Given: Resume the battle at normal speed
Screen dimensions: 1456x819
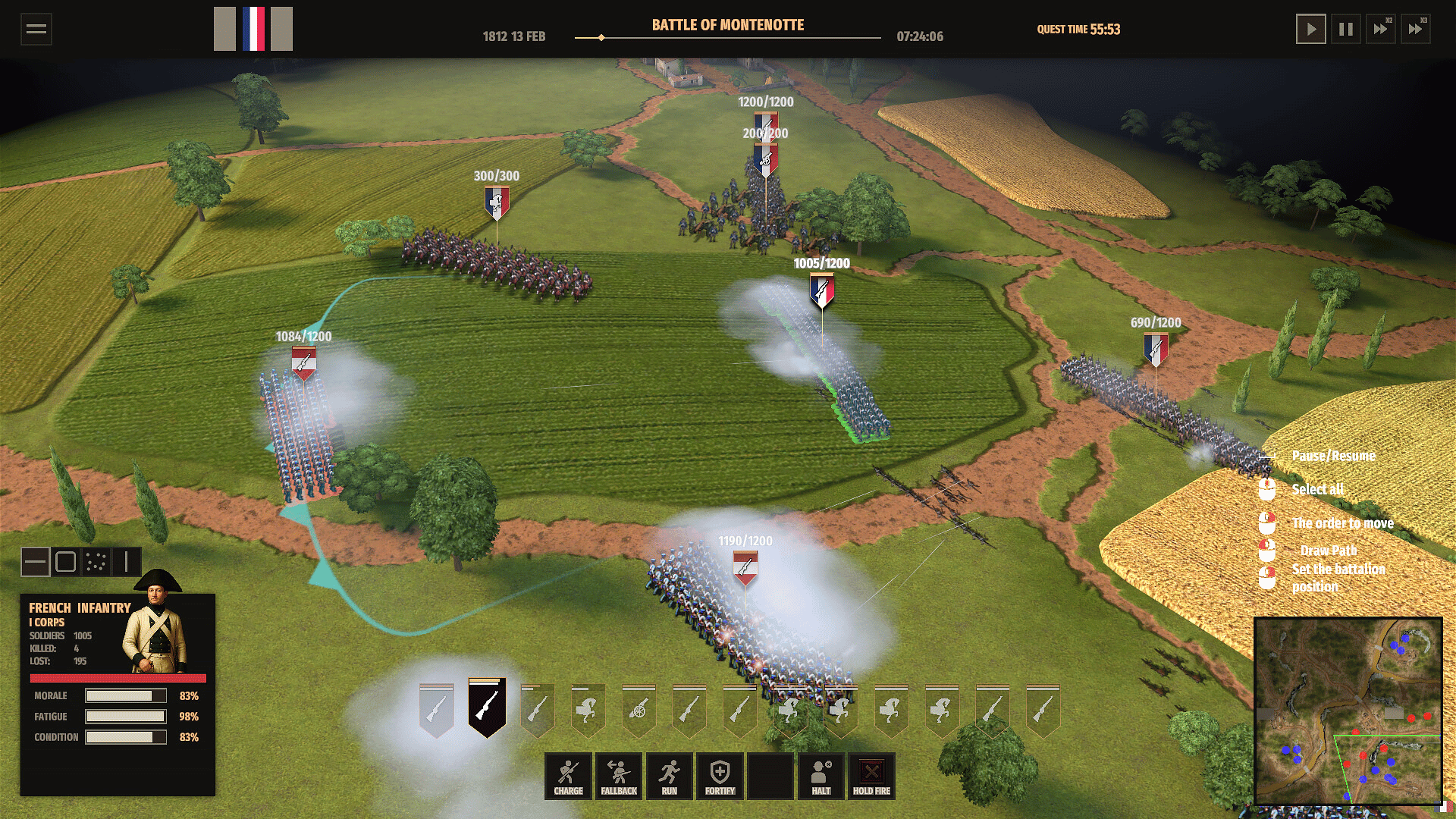Looking at the screenshot, I should (x=1310, y=30).
